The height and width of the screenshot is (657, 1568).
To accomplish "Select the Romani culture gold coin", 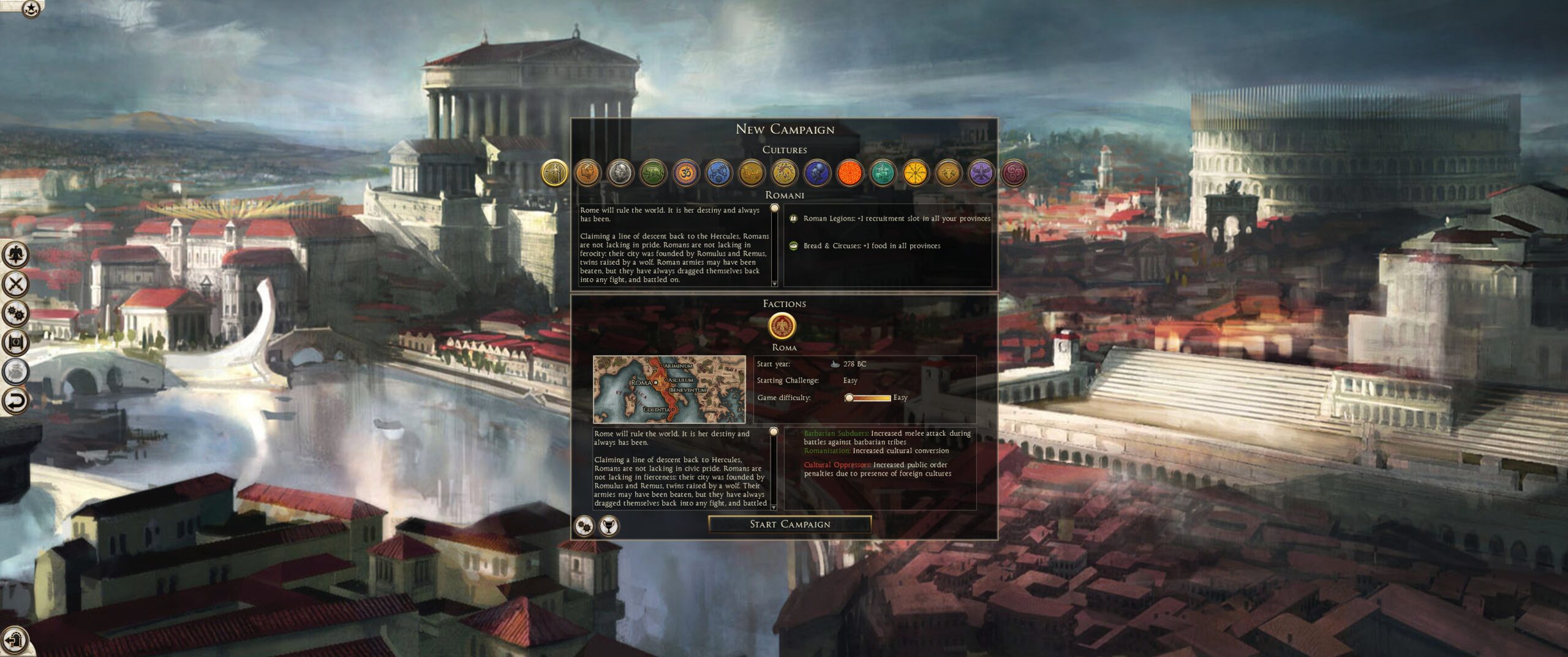I will [x=554, y=173].
